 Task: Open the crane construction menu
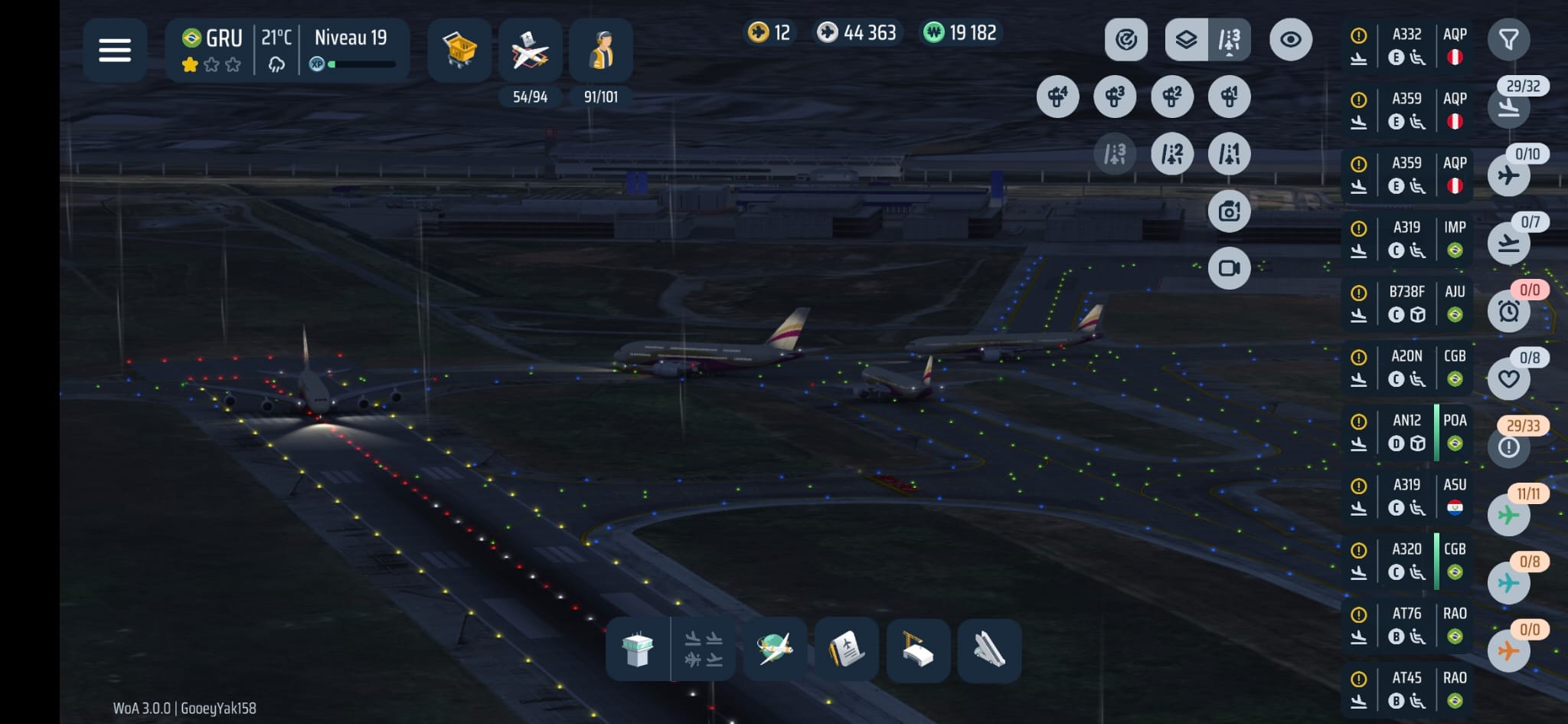pos(918,650)
